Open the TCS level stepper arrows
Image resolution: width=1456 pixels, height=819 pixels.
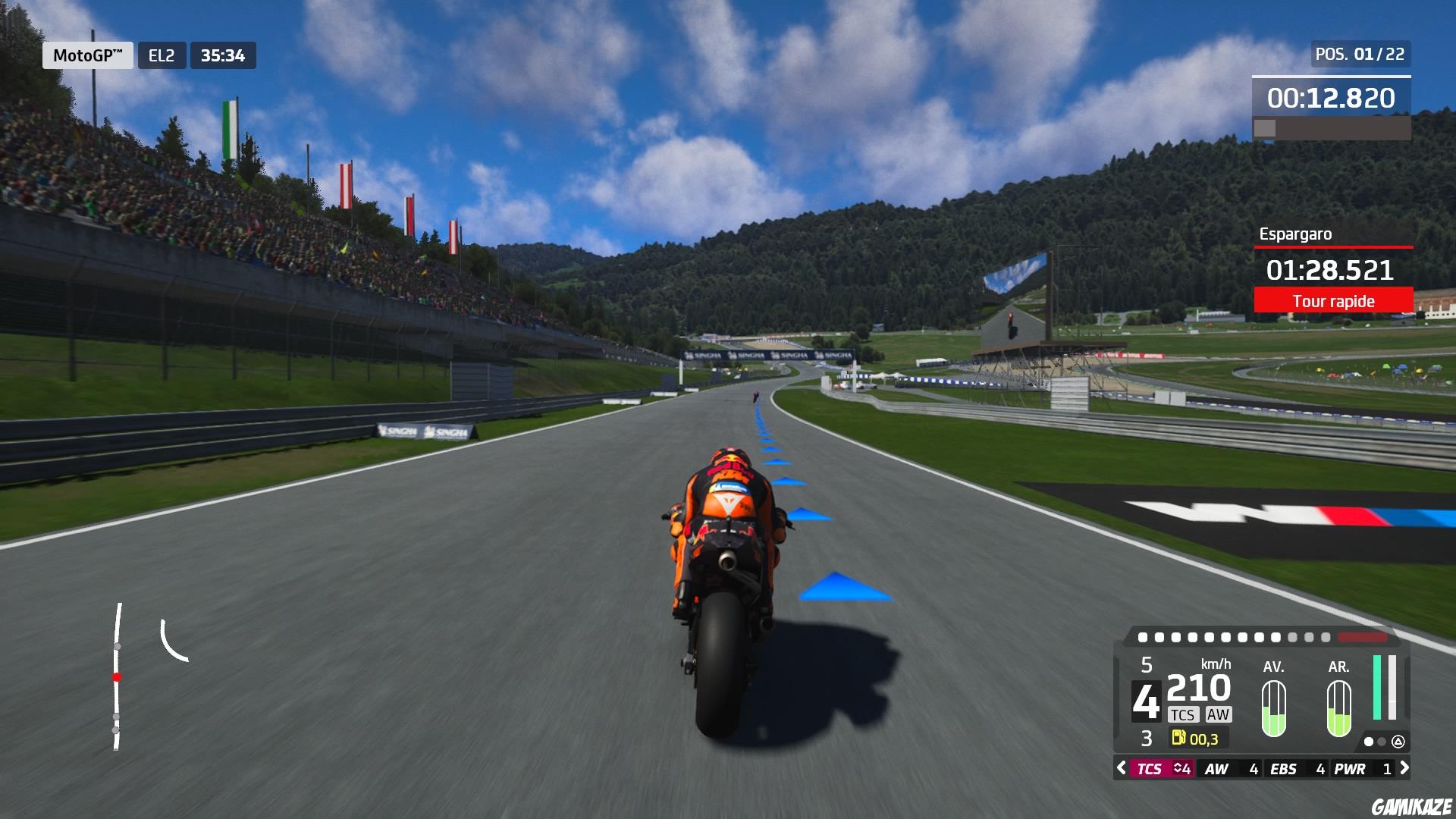pyautogui.click(x=1178, y=768)
